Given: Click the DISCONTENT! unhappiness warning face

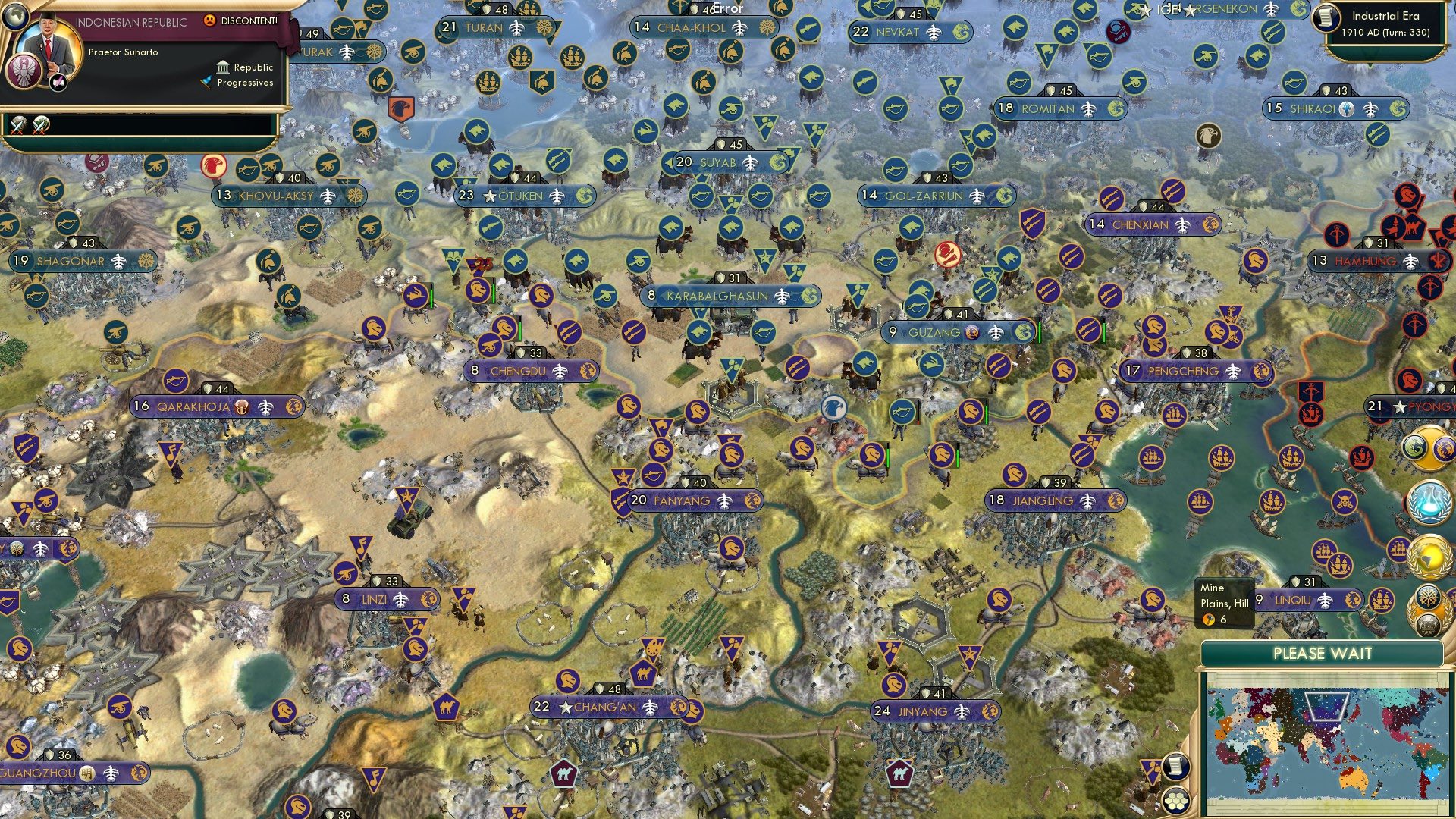Looking at the screenshot, I should tap(210, 21).
